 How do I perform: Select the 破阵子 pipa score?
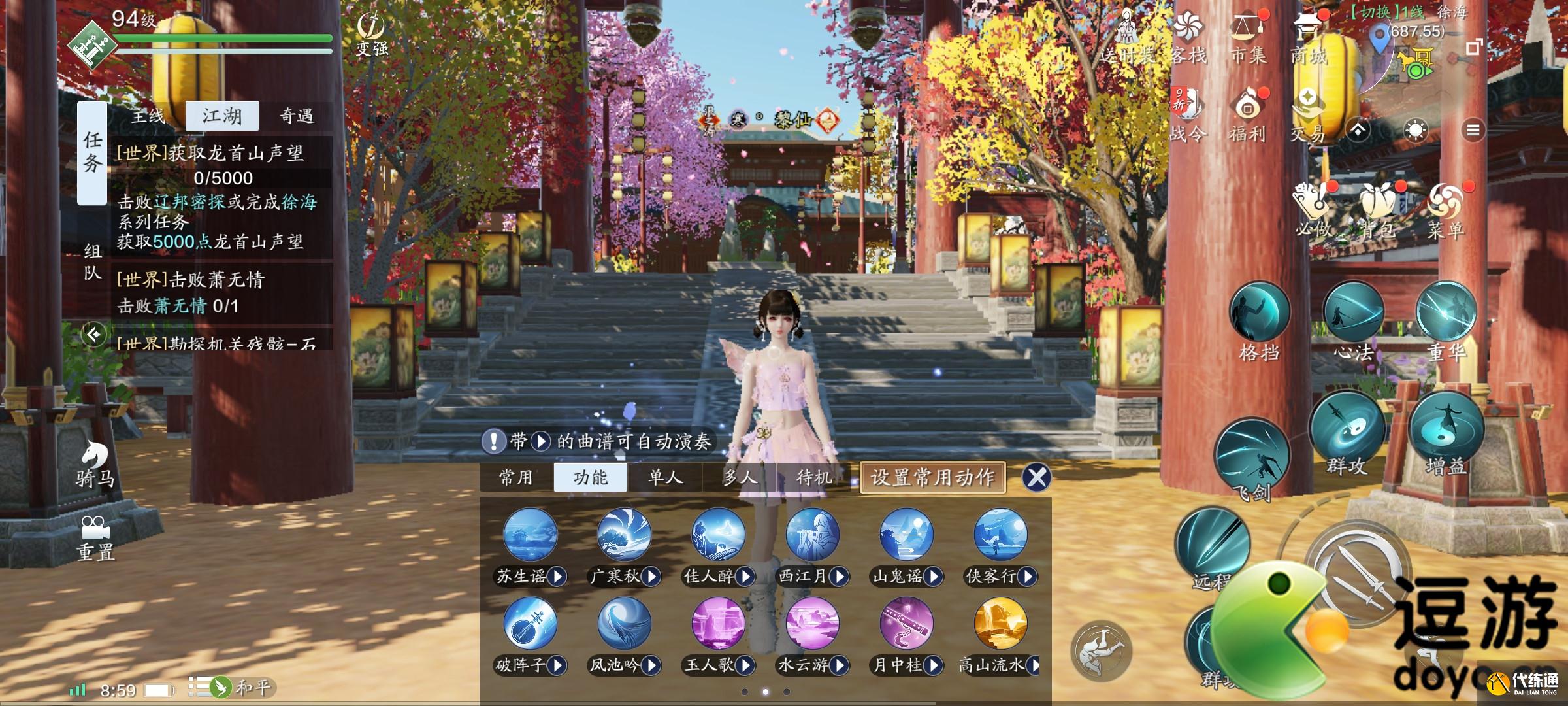[x=531, y=624]
